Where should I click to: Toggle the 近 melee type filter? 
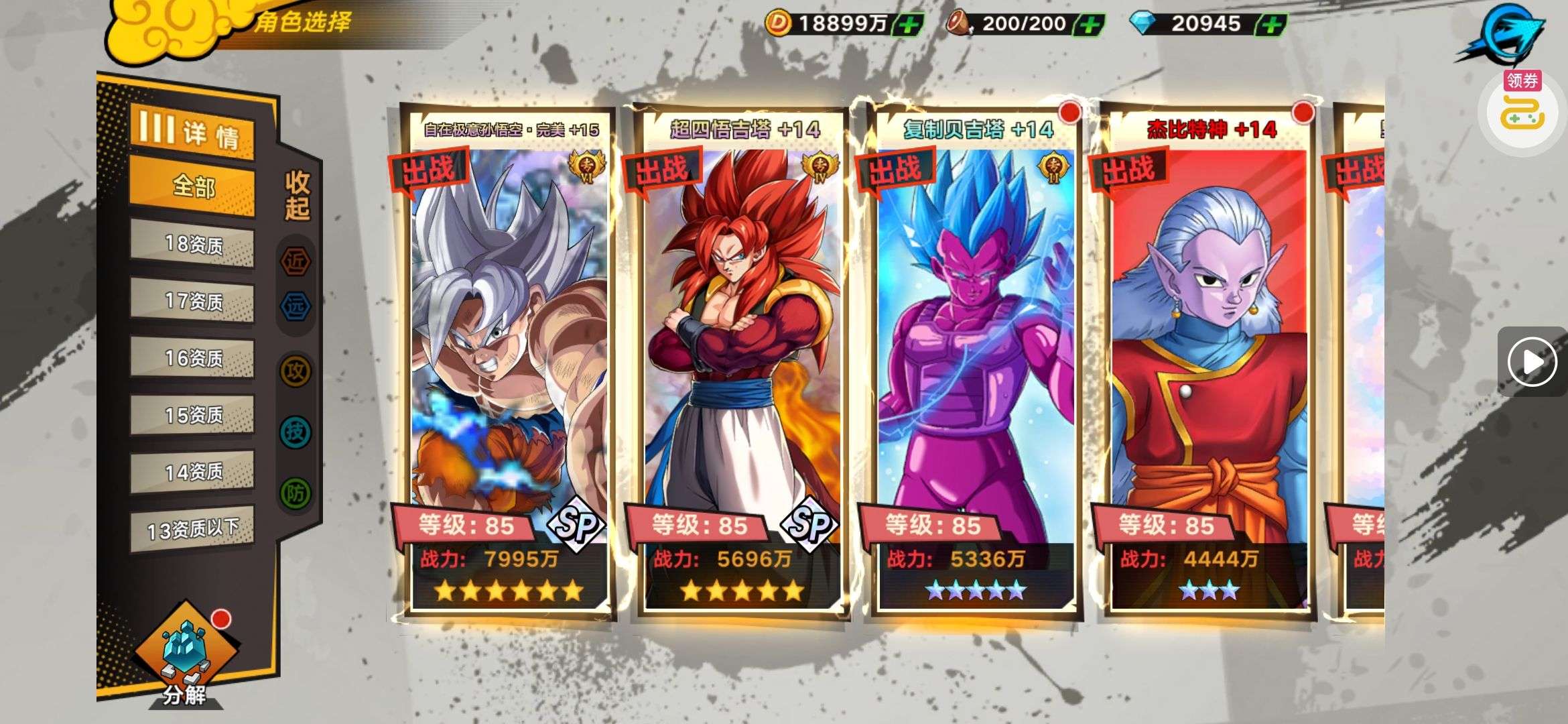tap(296, 261)
